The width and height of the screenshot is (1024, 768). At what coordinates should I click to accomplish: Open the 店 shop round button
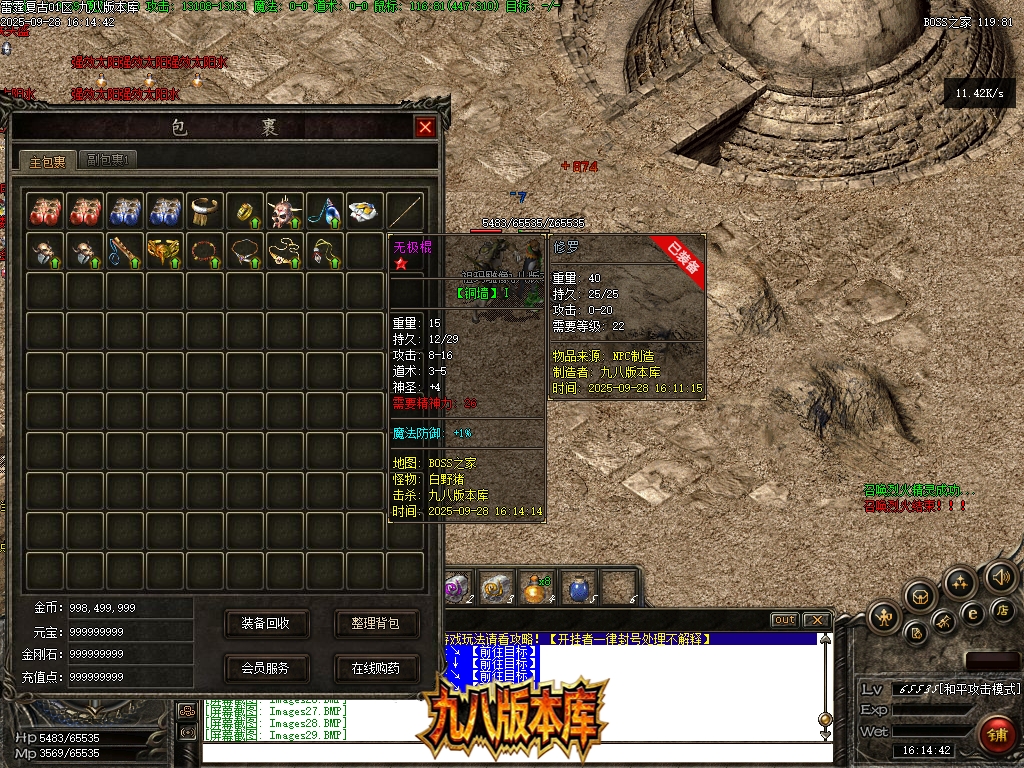tap(1001, 610)
